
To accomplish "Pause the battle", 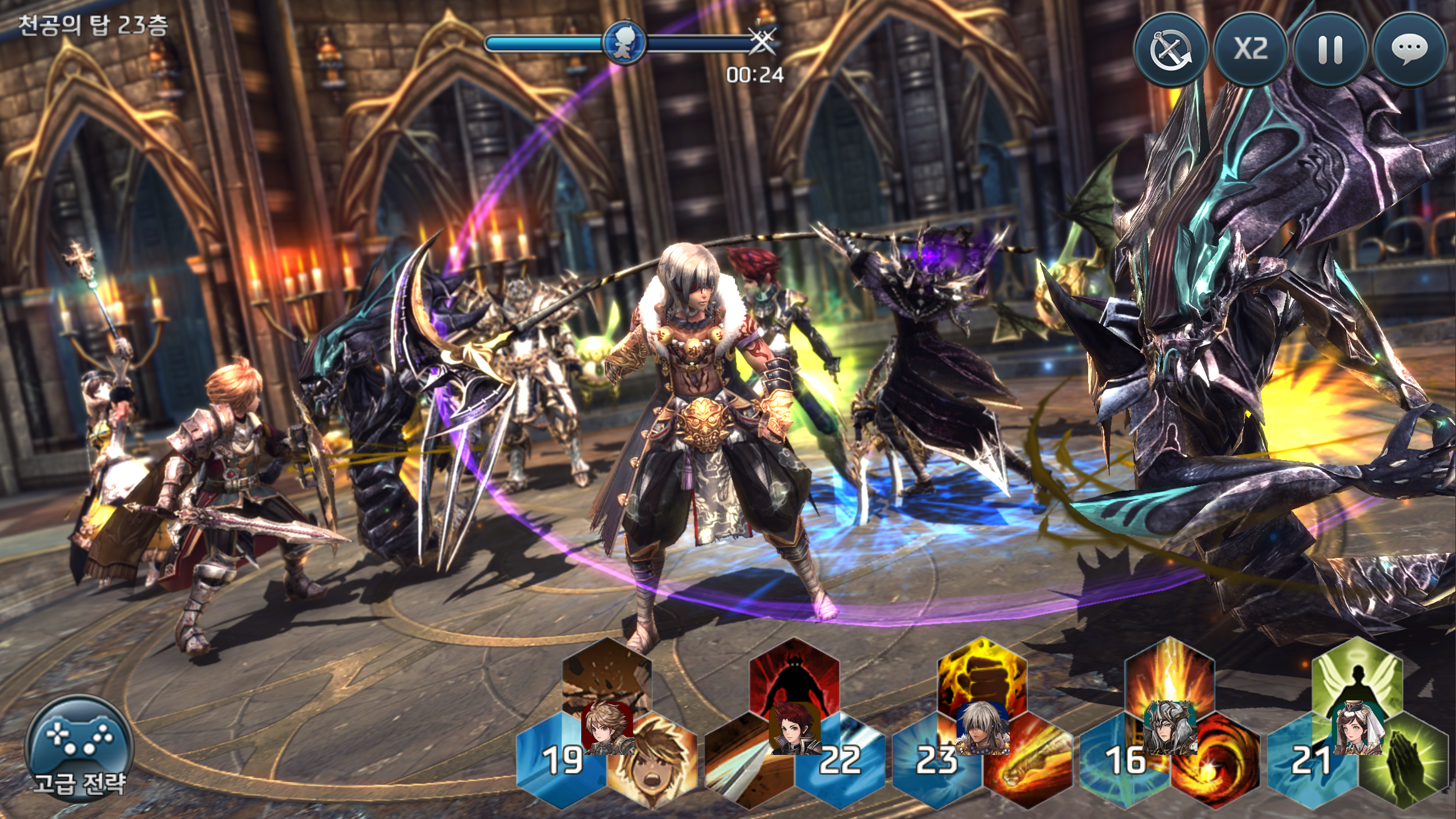I will point(1330,49).
